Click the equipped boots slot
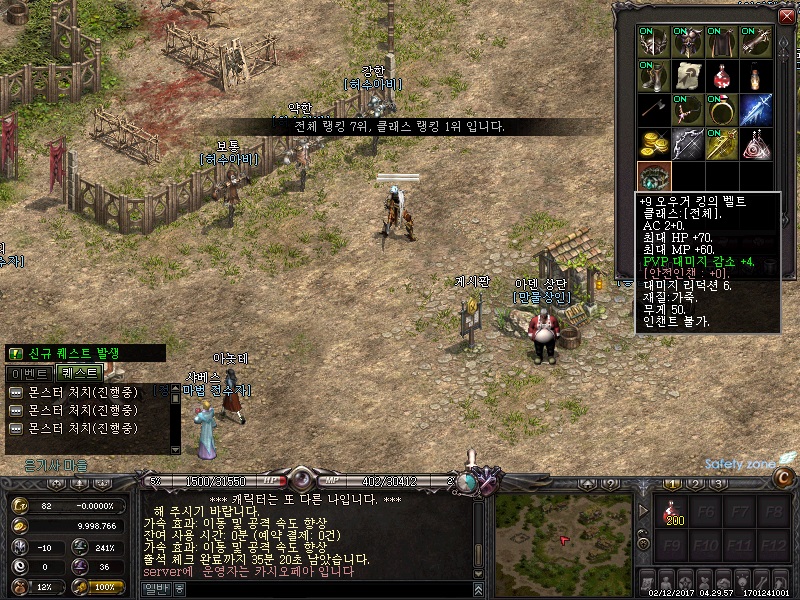The height and width of the screenshot is (600, 800). click(655, 76)
